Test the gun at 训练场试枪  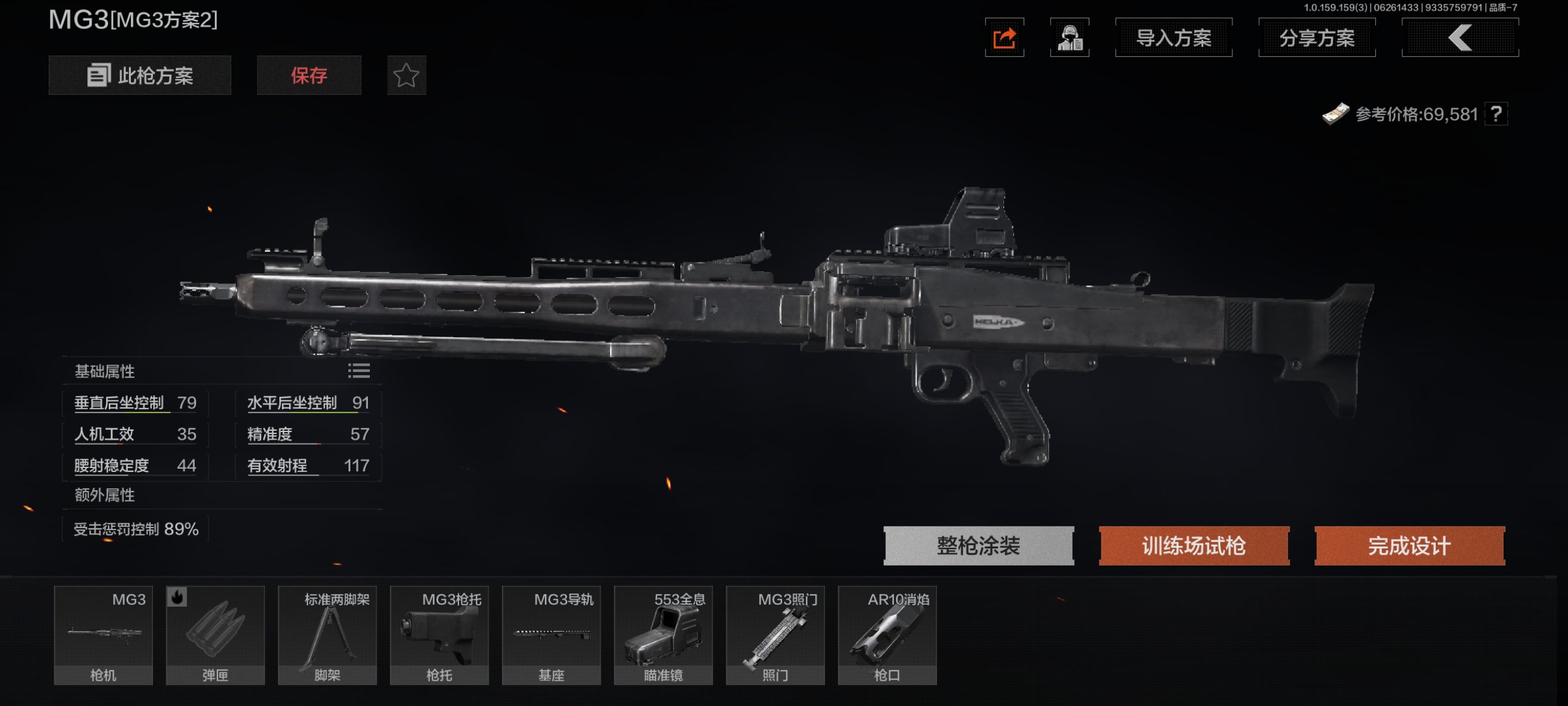(x=1194, y=545)
